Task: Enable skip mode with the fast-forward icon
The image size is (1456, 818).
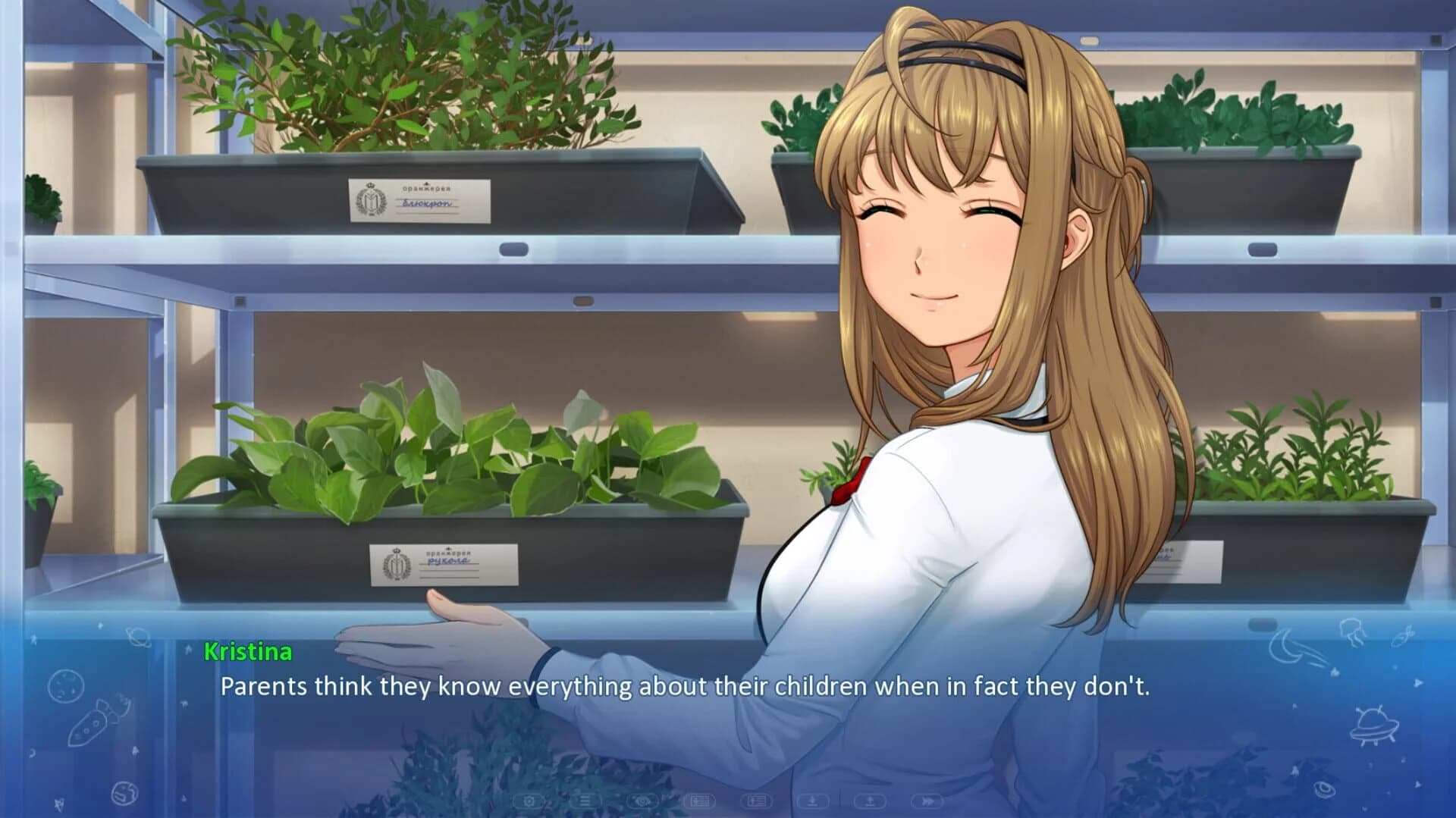Action: (928, 800)
